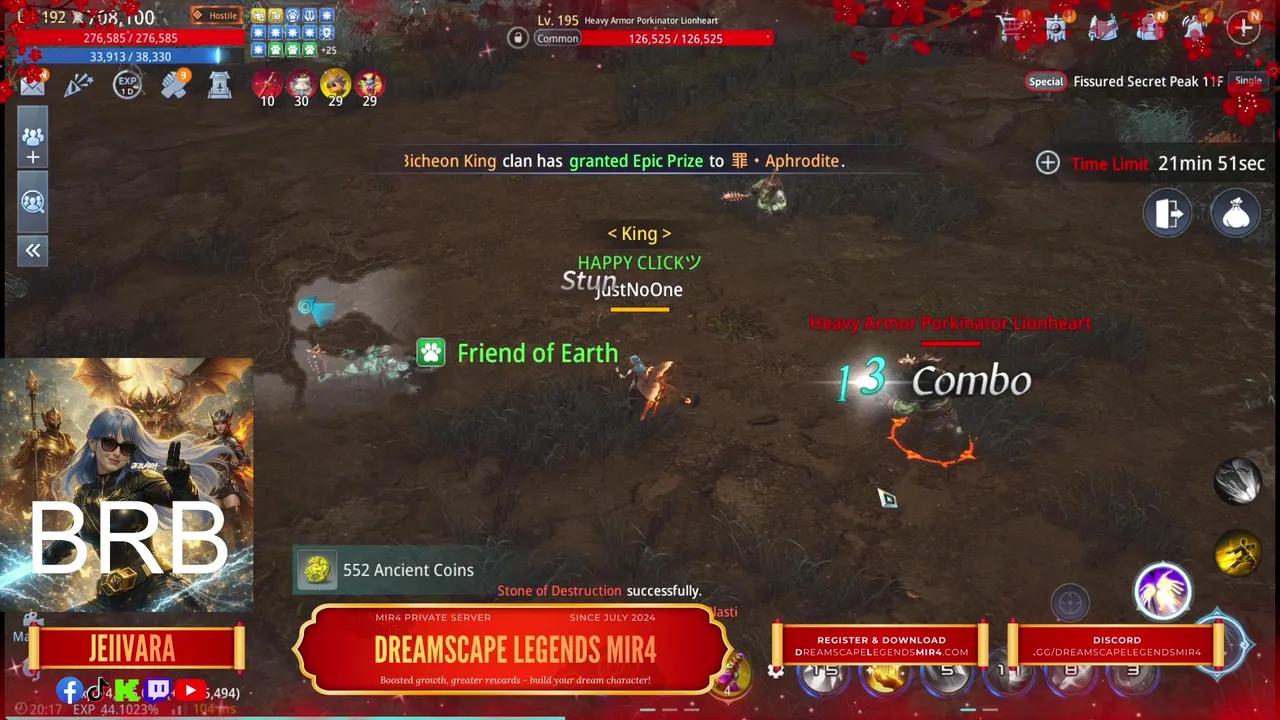Viewport: 1280px width, 720px height.
Task: Select the Special dungeon tab
Action: point(1045,81)
